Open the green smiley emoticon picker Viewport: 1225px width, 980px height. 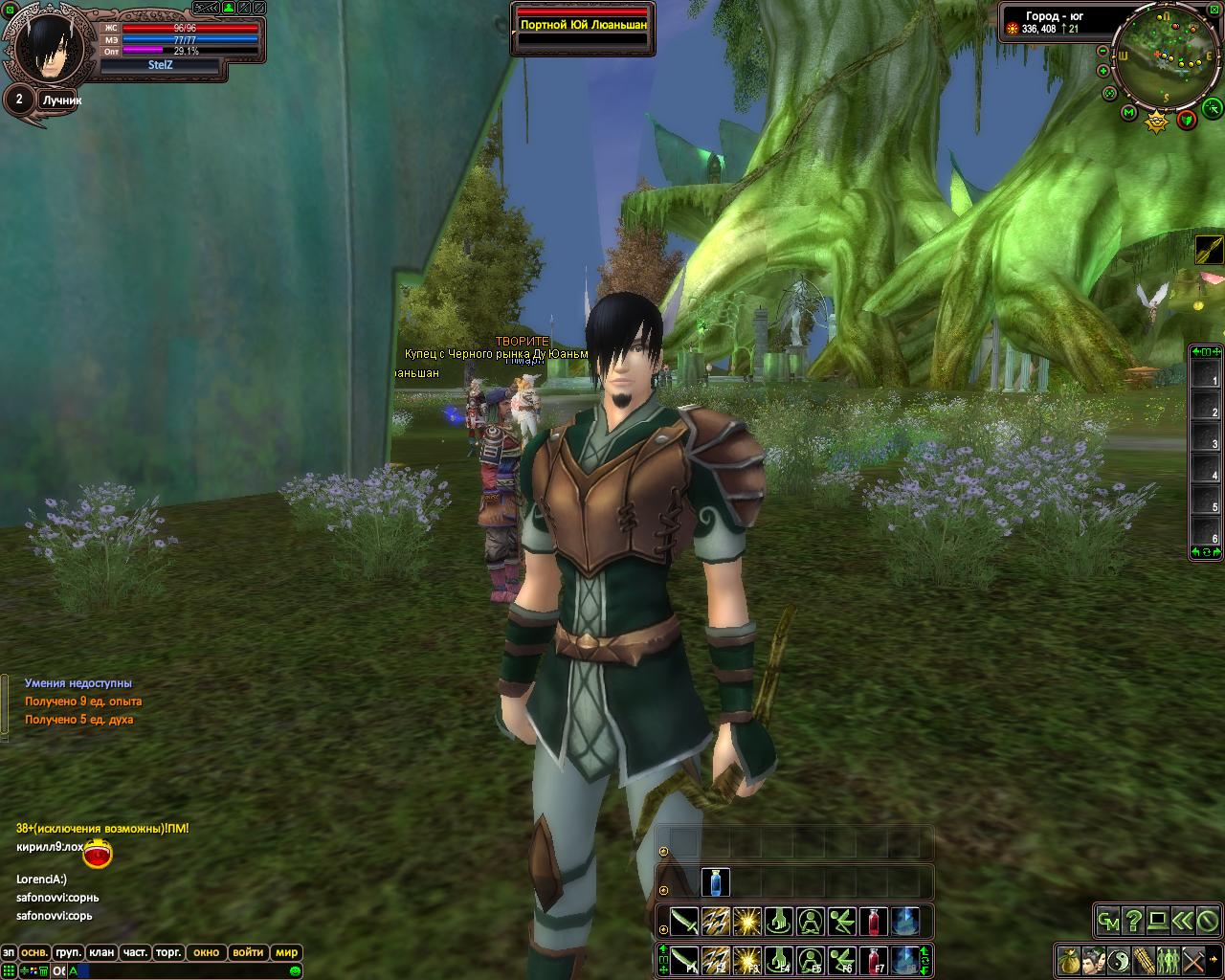click(295, 971)
